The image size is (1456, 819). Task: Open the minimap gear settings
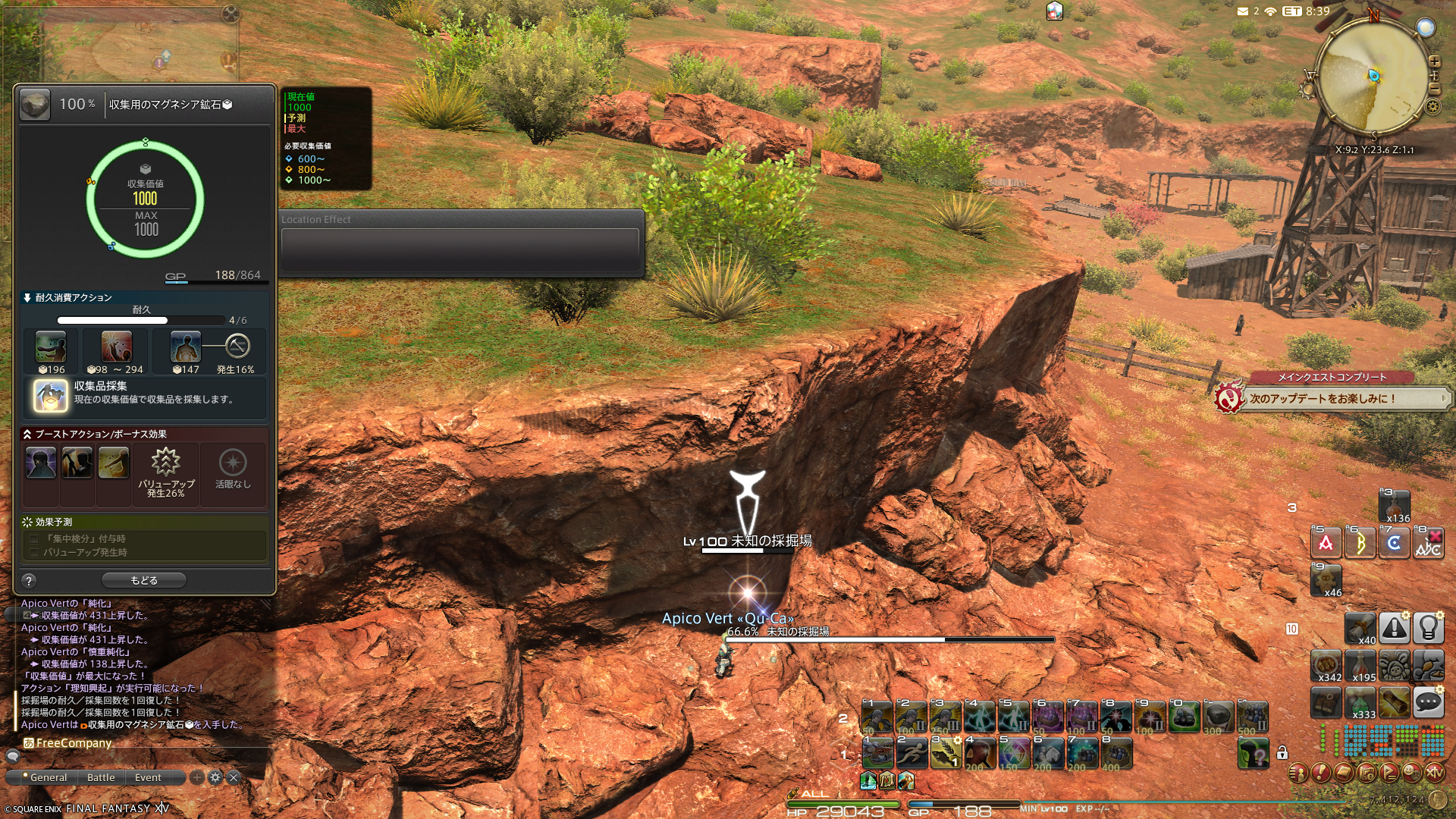[1432, 106]
